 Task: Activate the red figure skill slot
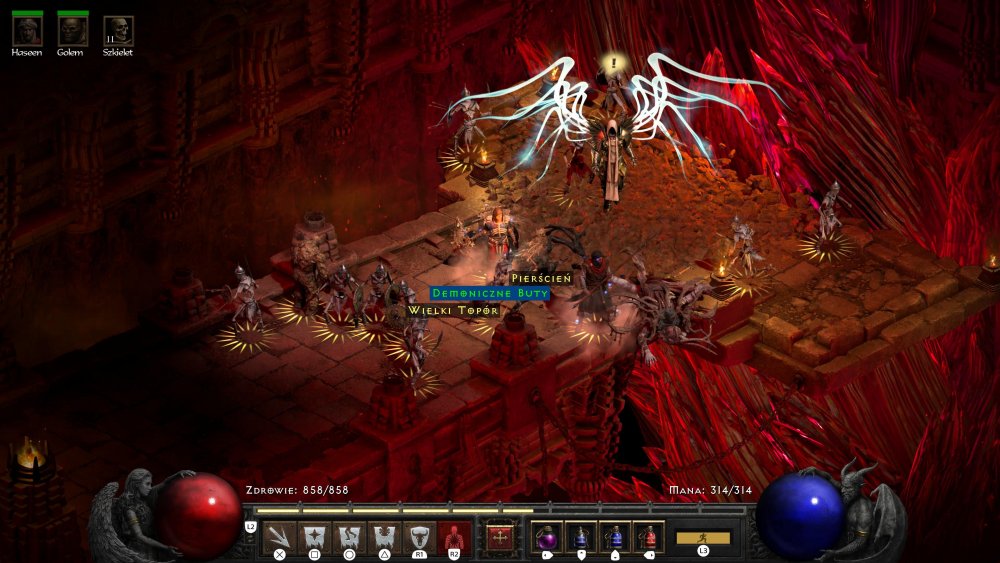(x=454, y=537)
